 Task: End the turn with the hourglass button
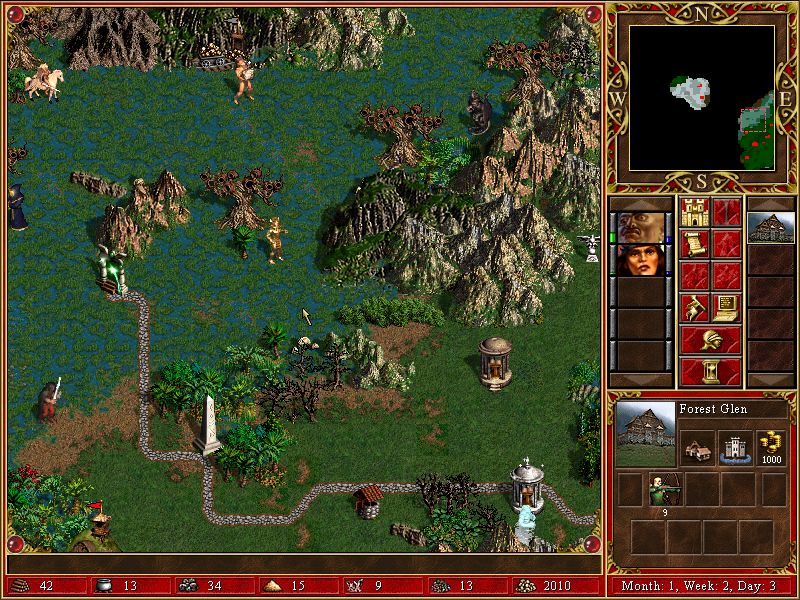[710, 371]
